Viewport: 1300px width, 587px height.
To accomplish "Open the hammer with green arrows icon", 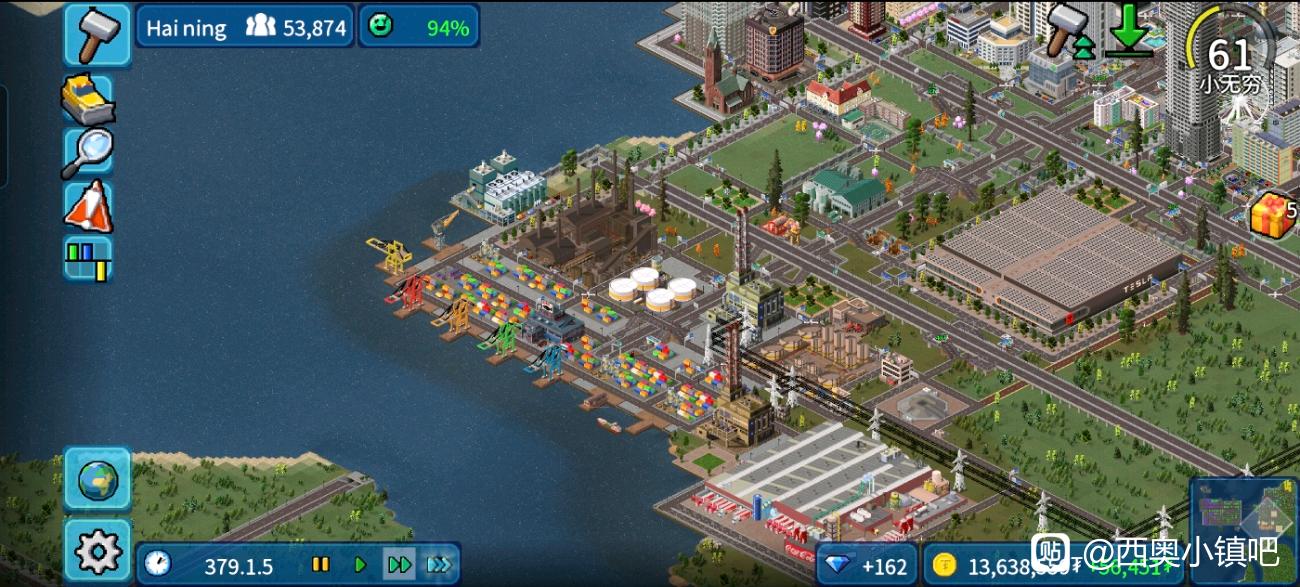I will [1068, 30].
